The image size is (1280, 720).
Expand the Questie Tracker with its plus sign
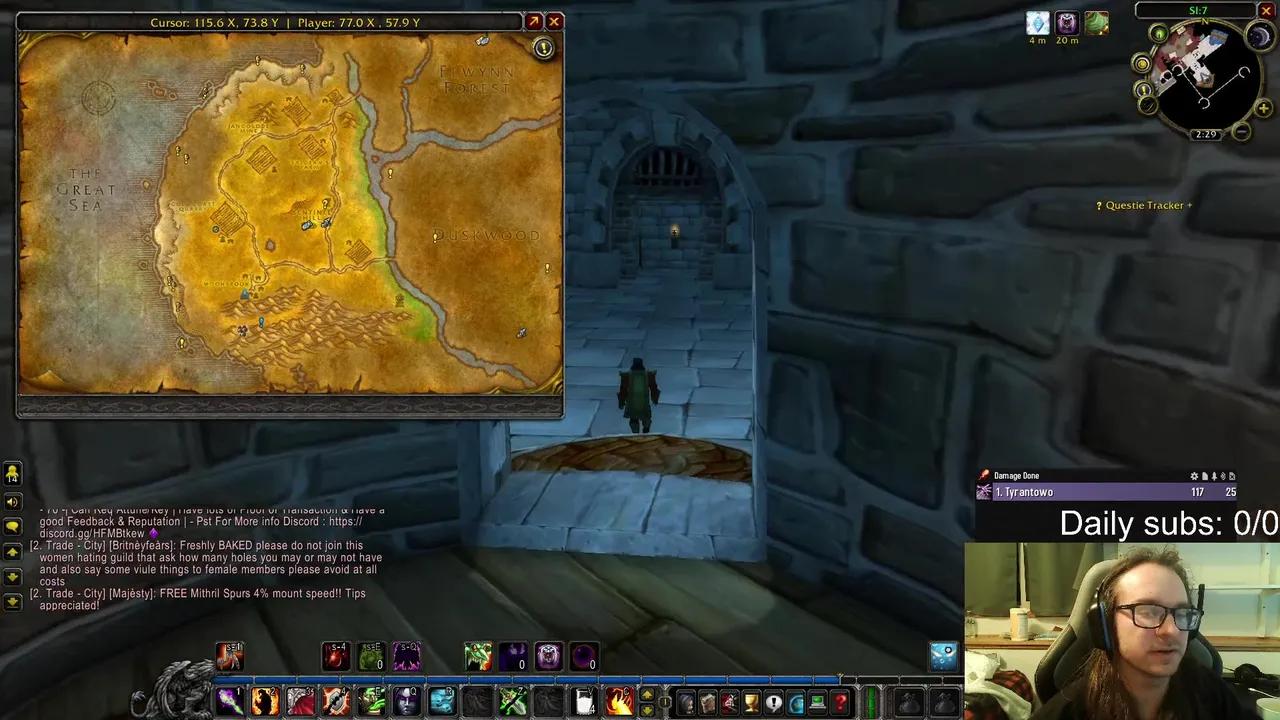click(1189, 205)
